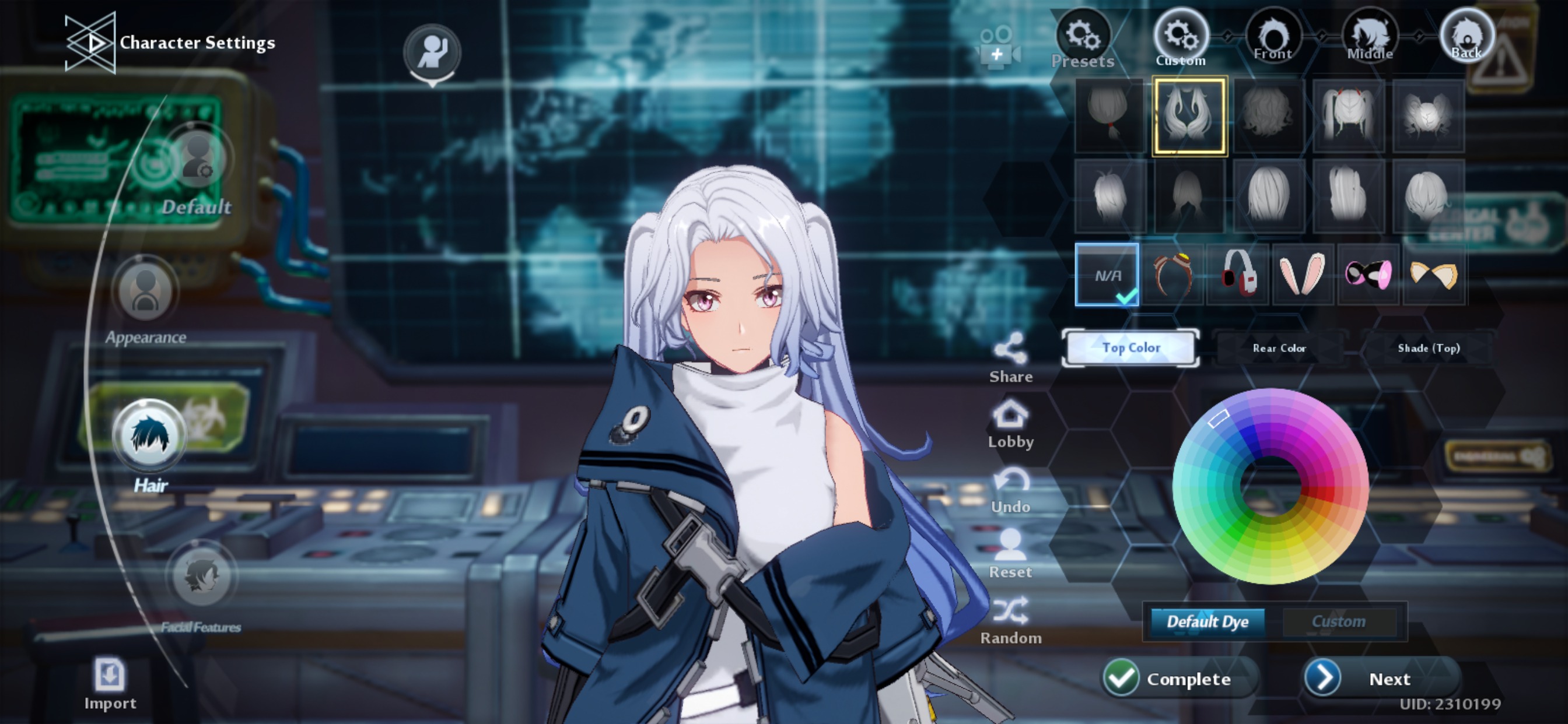Image resolution: width=1568 pixels, height=724 pixels.
Task: Randomize the character appearance
Action: click(1012, 616)
